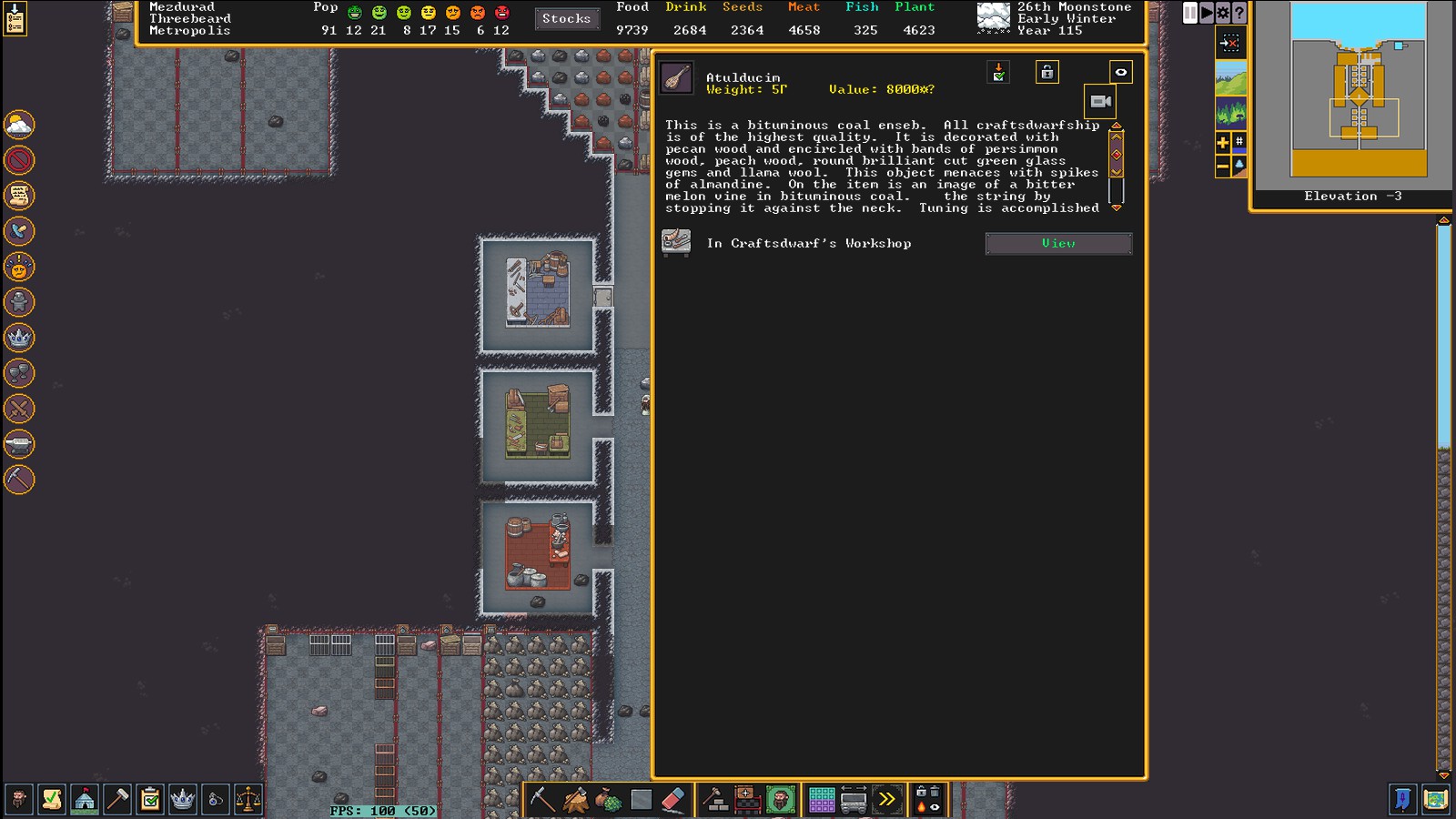The height and width of the screenshot is (819, 1456).
Task: Resume game with the play arrow
Action: point(1207,13)
